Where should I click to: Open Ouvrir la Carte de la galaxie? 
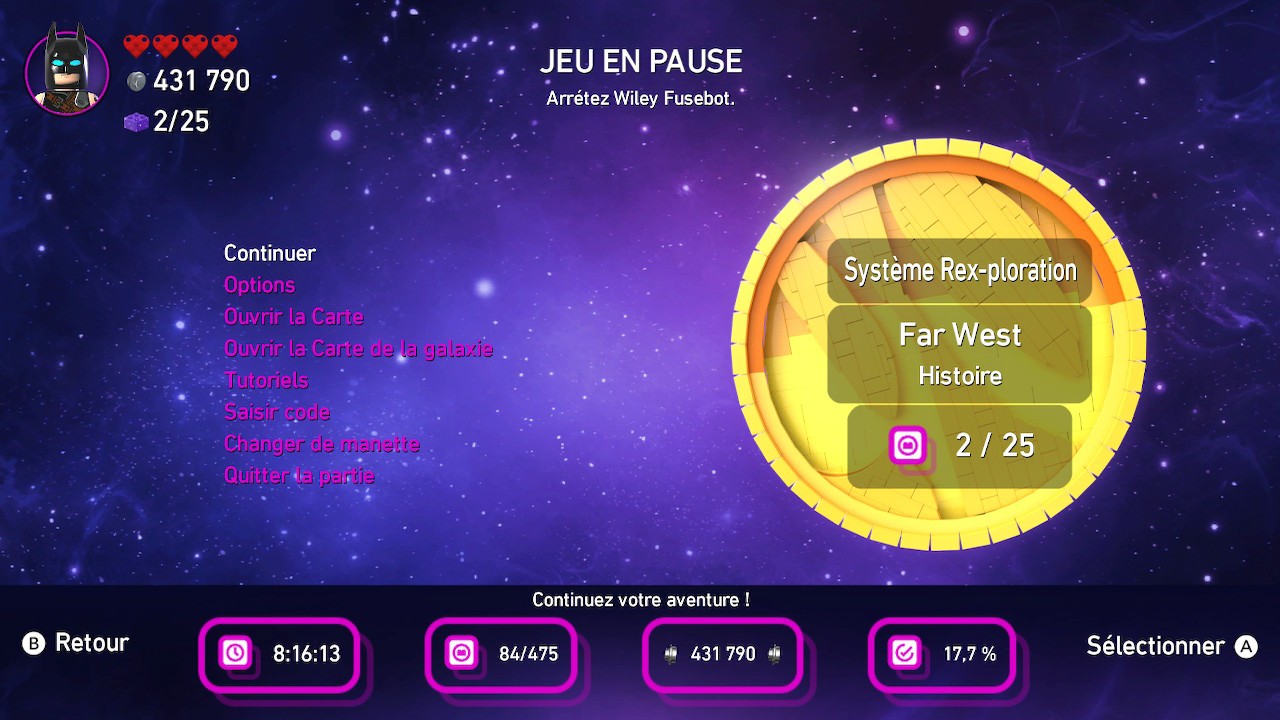pyautogui.click(x=358, y=349)
